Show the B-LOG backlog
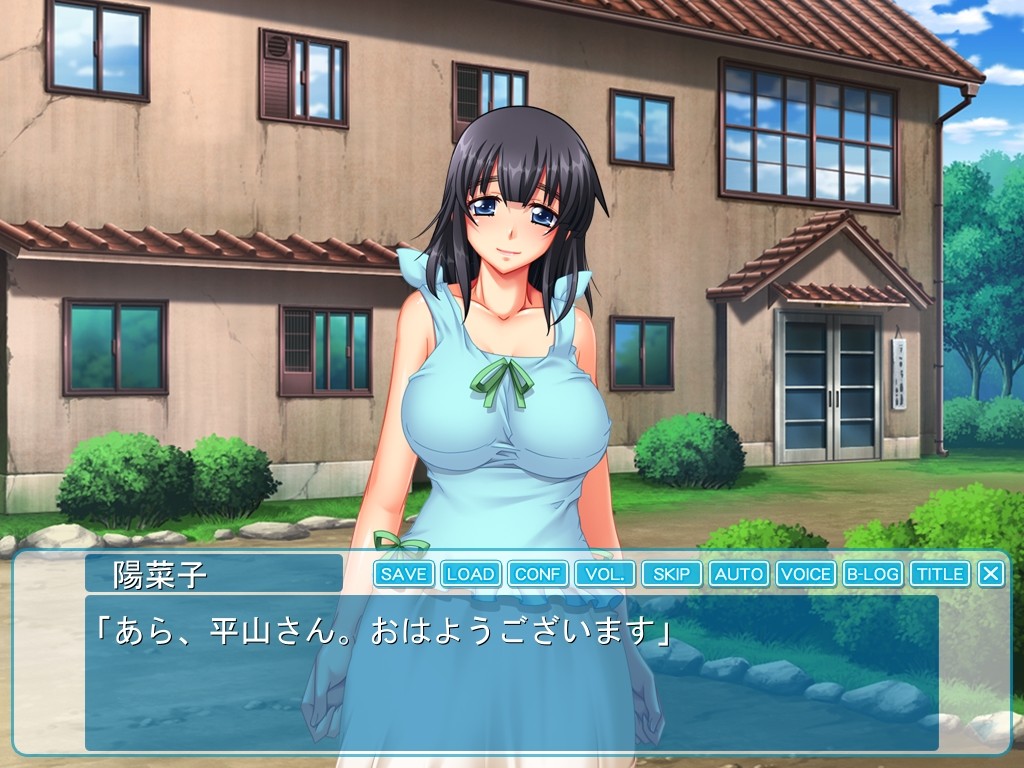This screenshot has height=768, width=1024. click(873, 574)
